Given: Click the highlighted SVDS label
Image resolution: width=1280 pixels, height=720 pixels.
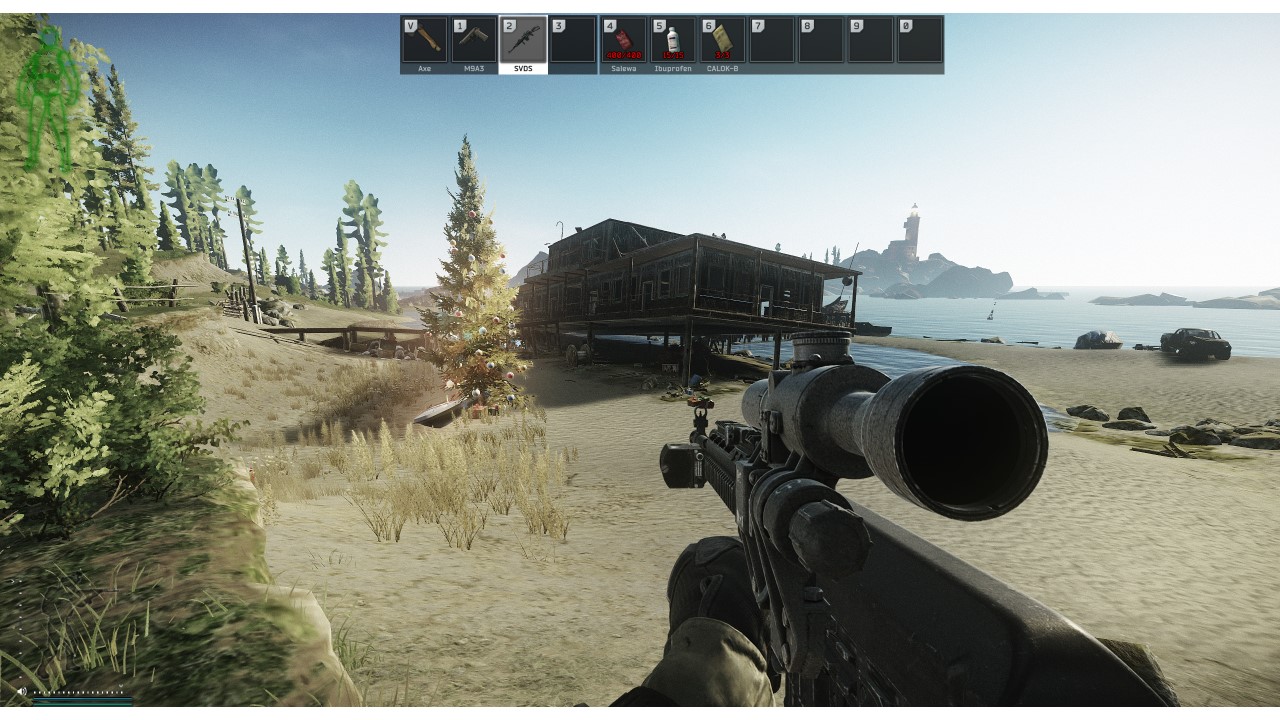Looking at the screenshot, I should 523,69.
